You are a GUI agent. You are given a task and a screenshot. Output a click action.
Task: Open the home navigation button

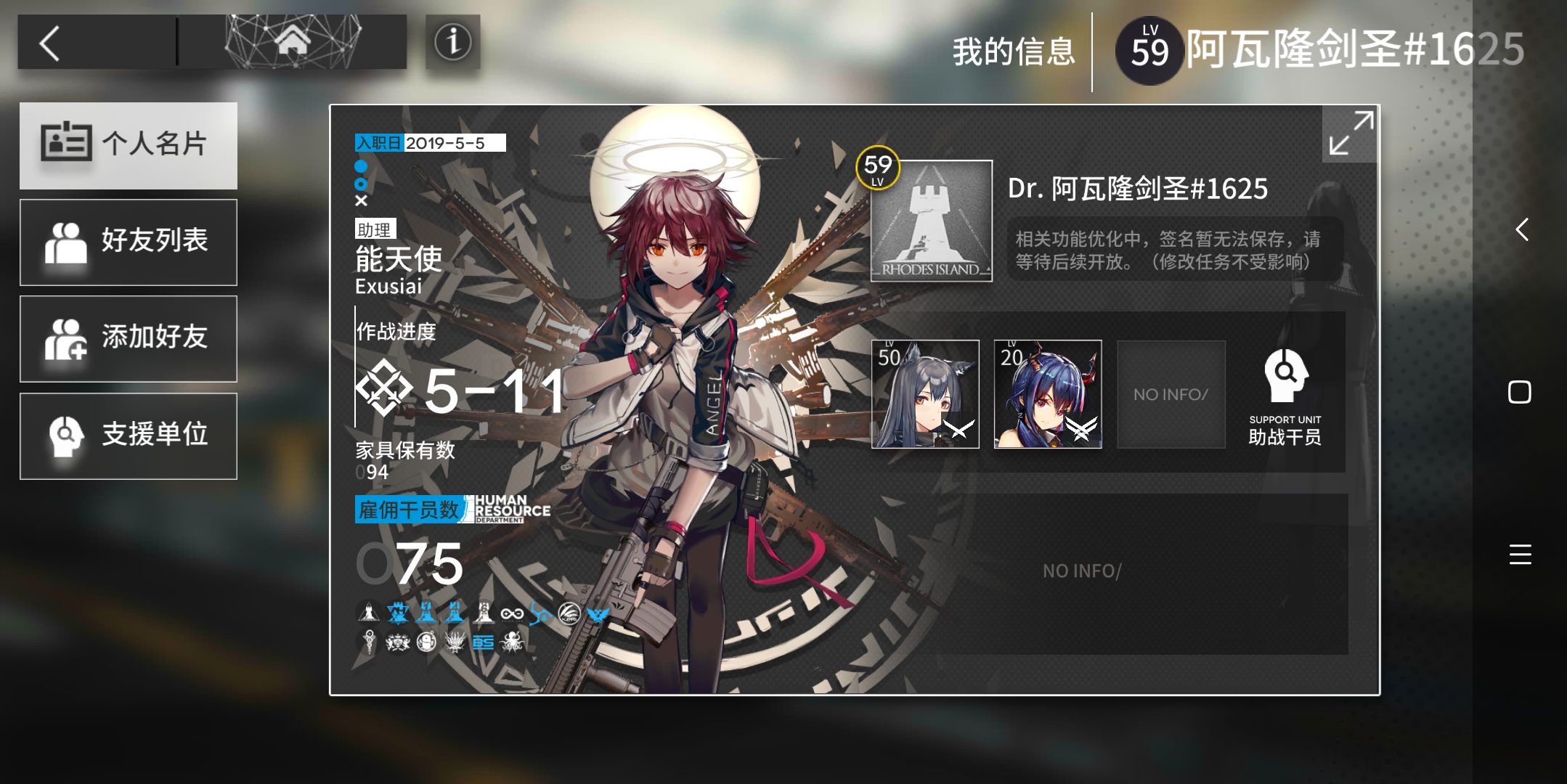pos(293,42)
